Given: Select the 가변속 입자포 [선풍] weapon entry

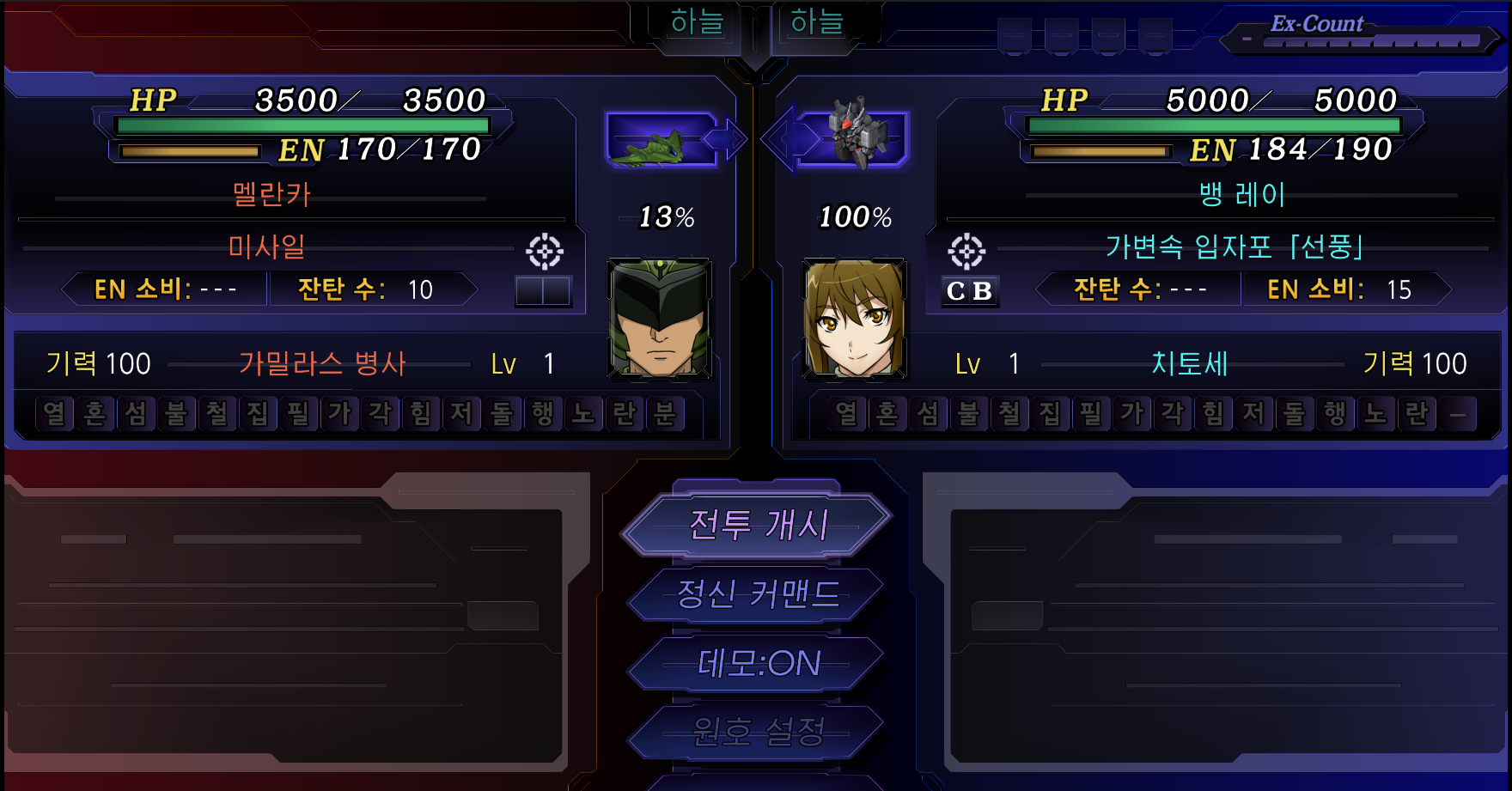Looking at the screenshot, I should click(1233, 247).
